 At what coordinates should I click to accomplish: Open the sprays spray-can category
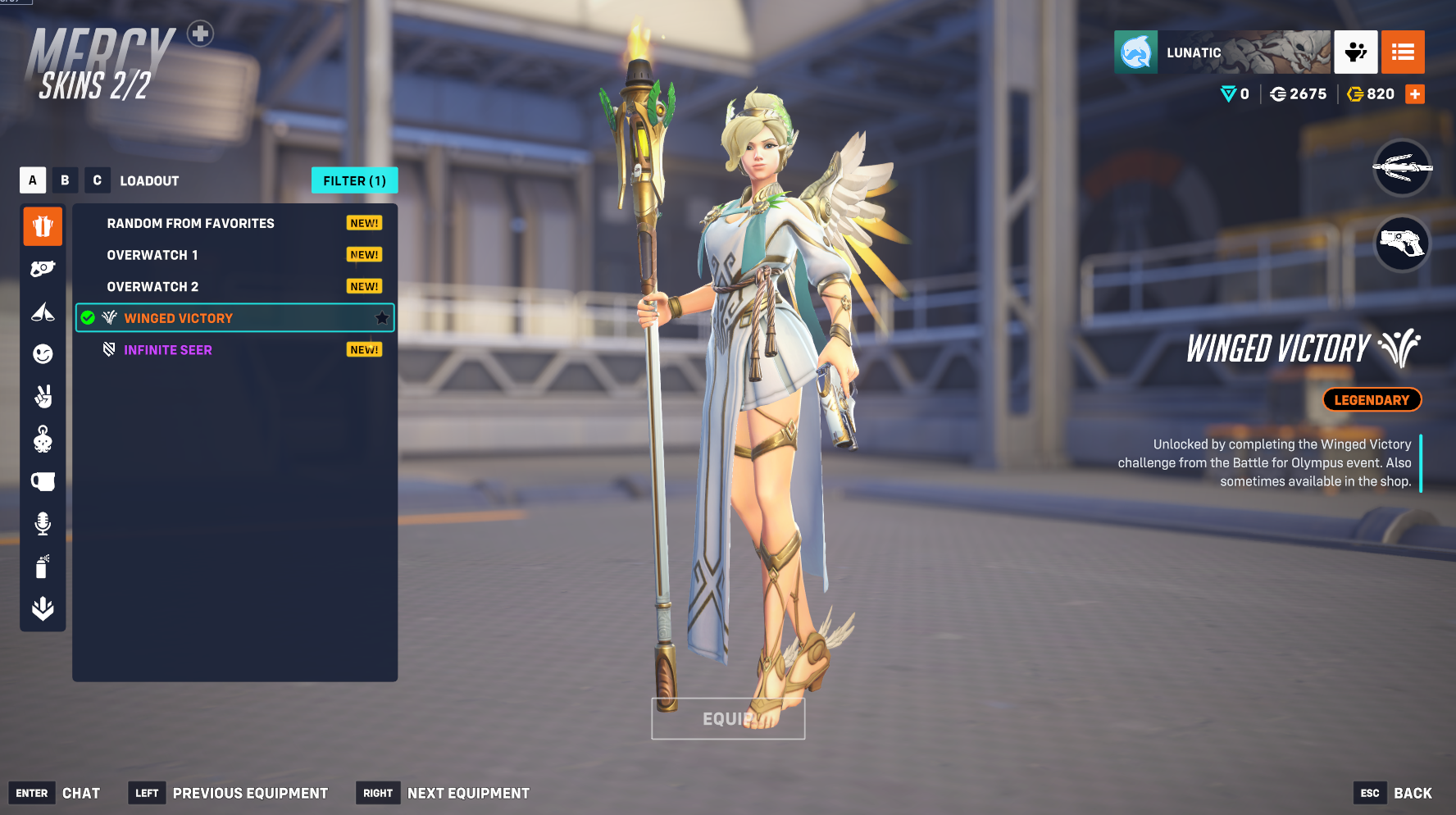pos(43,566)
